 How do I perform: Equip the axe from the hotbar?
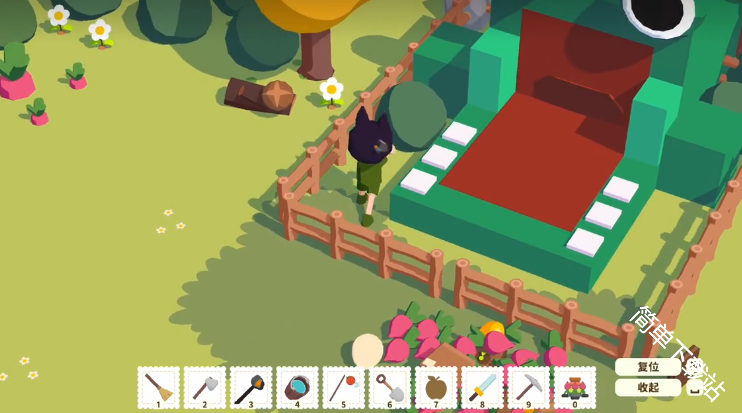click(x=205, y=387)
